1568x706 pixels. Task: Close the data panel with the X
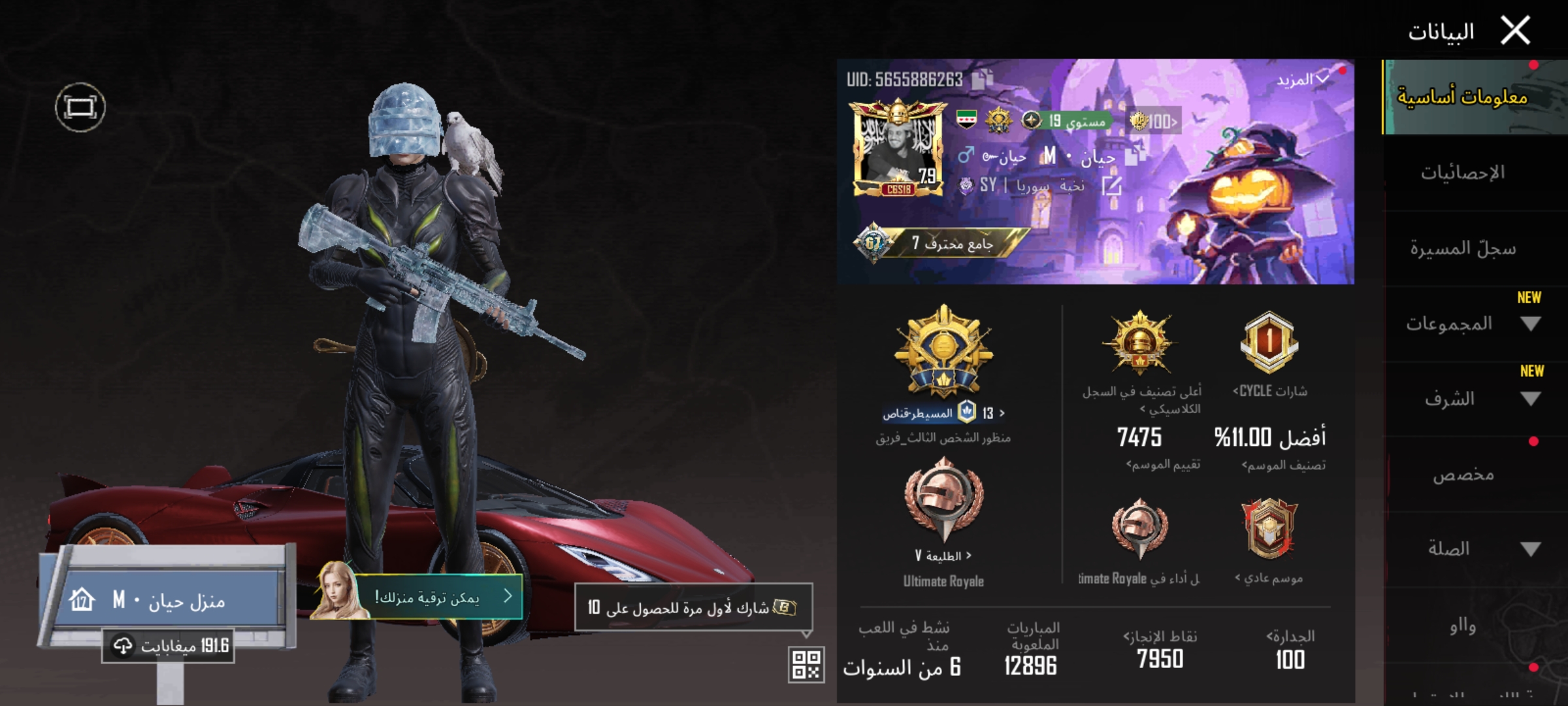[x=1515, y=31]
